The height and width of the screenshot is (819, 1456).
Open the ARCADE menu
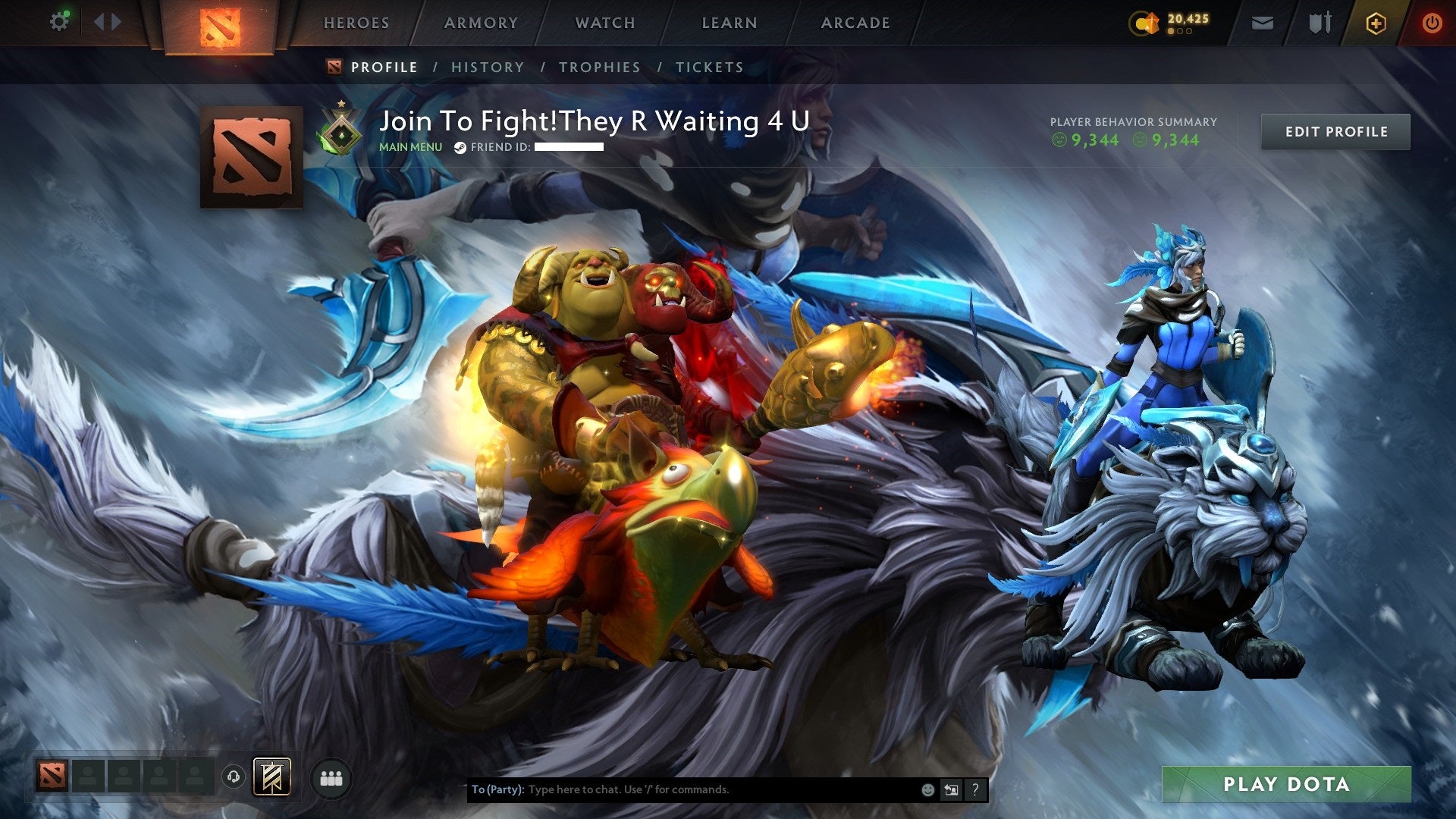coord(855,23)
